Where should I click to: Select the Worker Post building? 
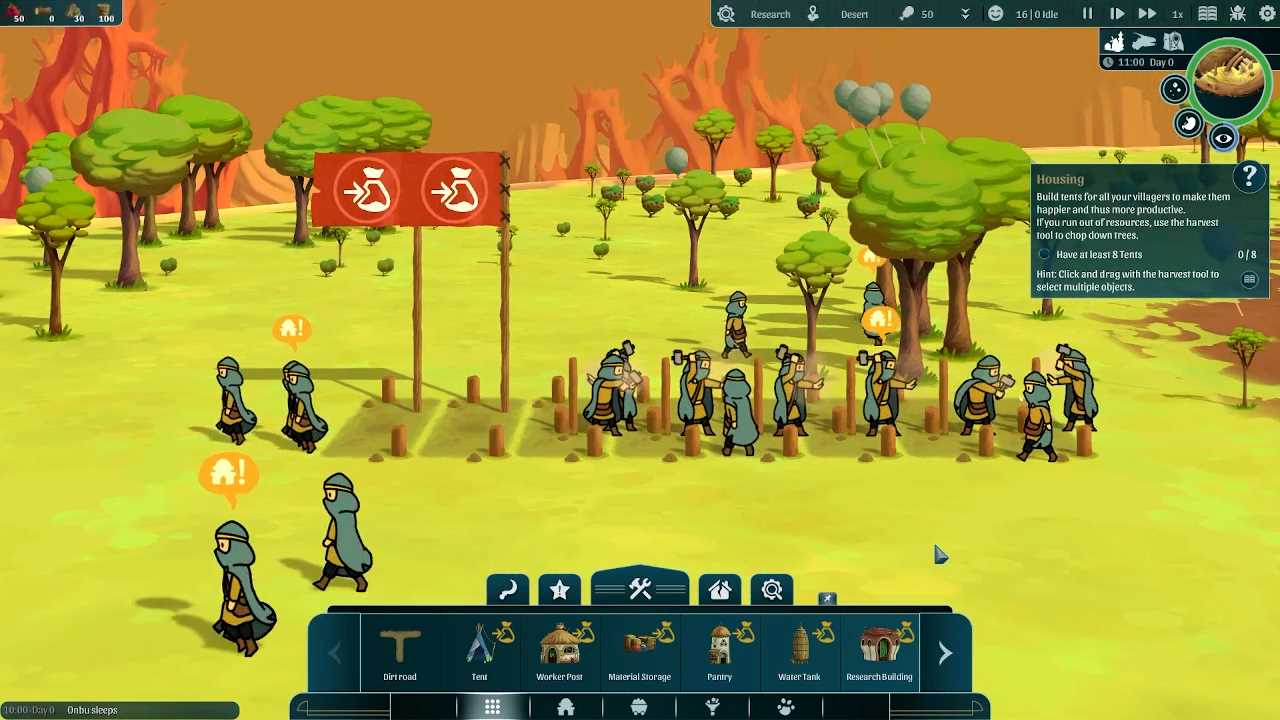[560, 652]
